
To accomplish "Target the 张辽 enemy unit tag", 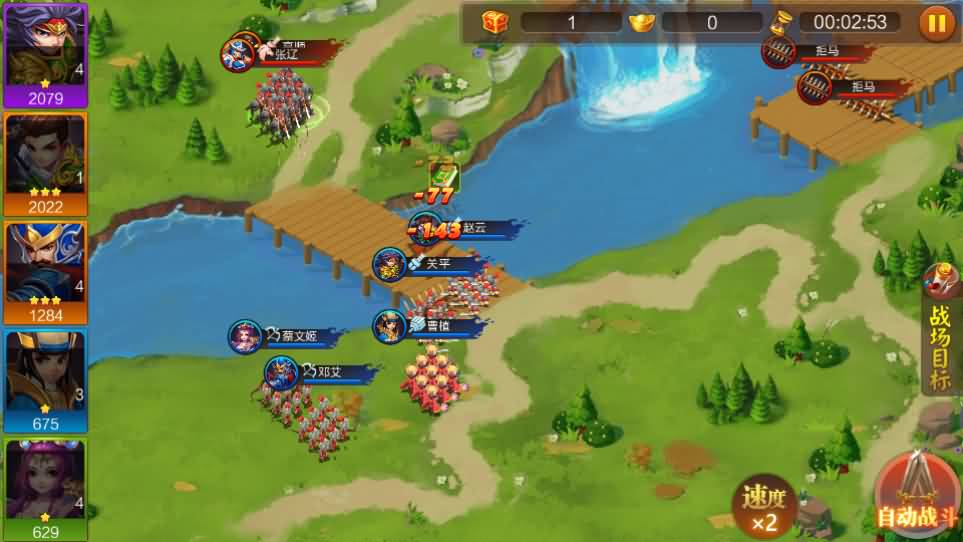I will click(285, 54).
